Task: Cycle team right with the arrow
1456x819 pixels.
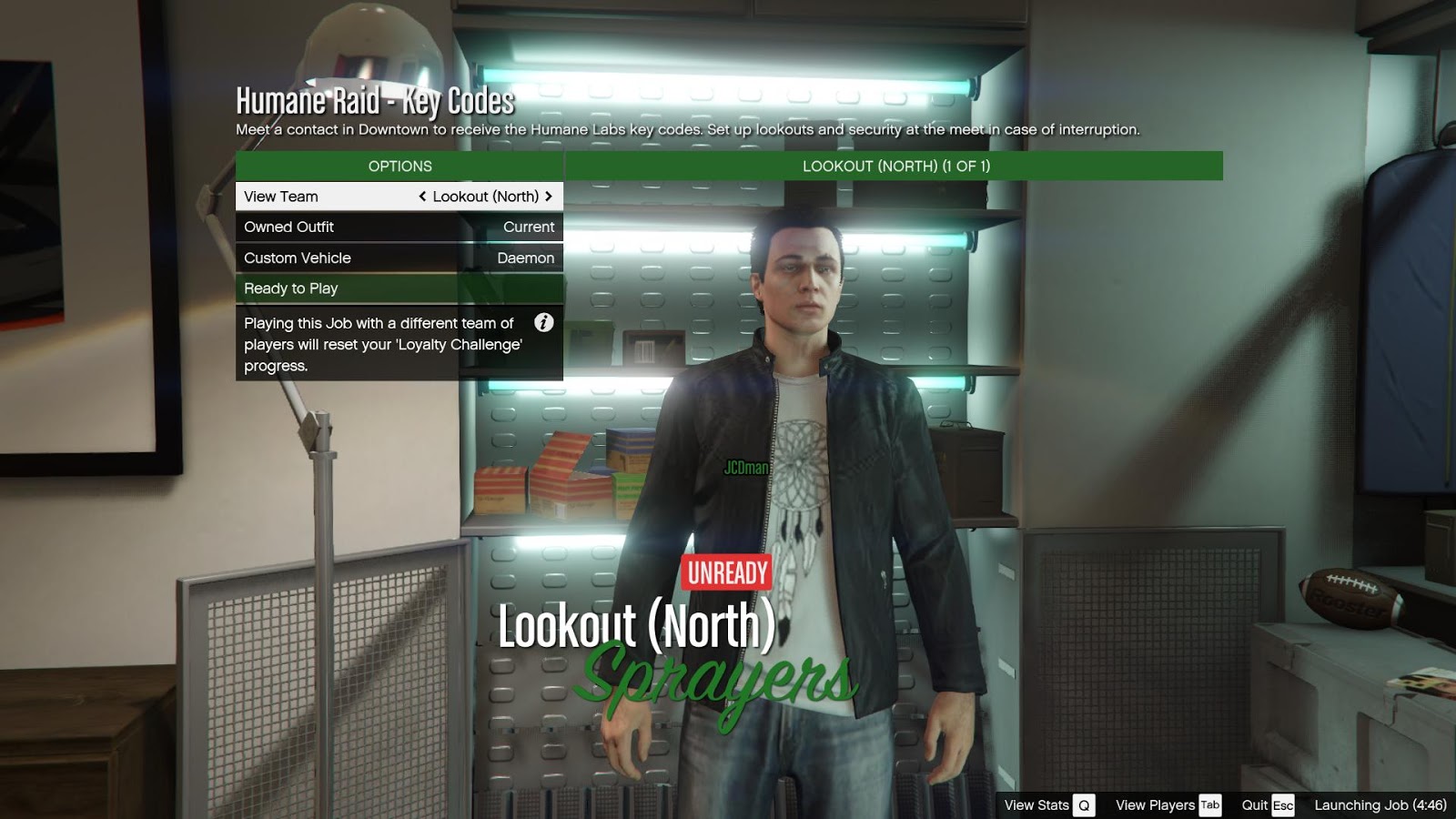Action: coord(549,197)
